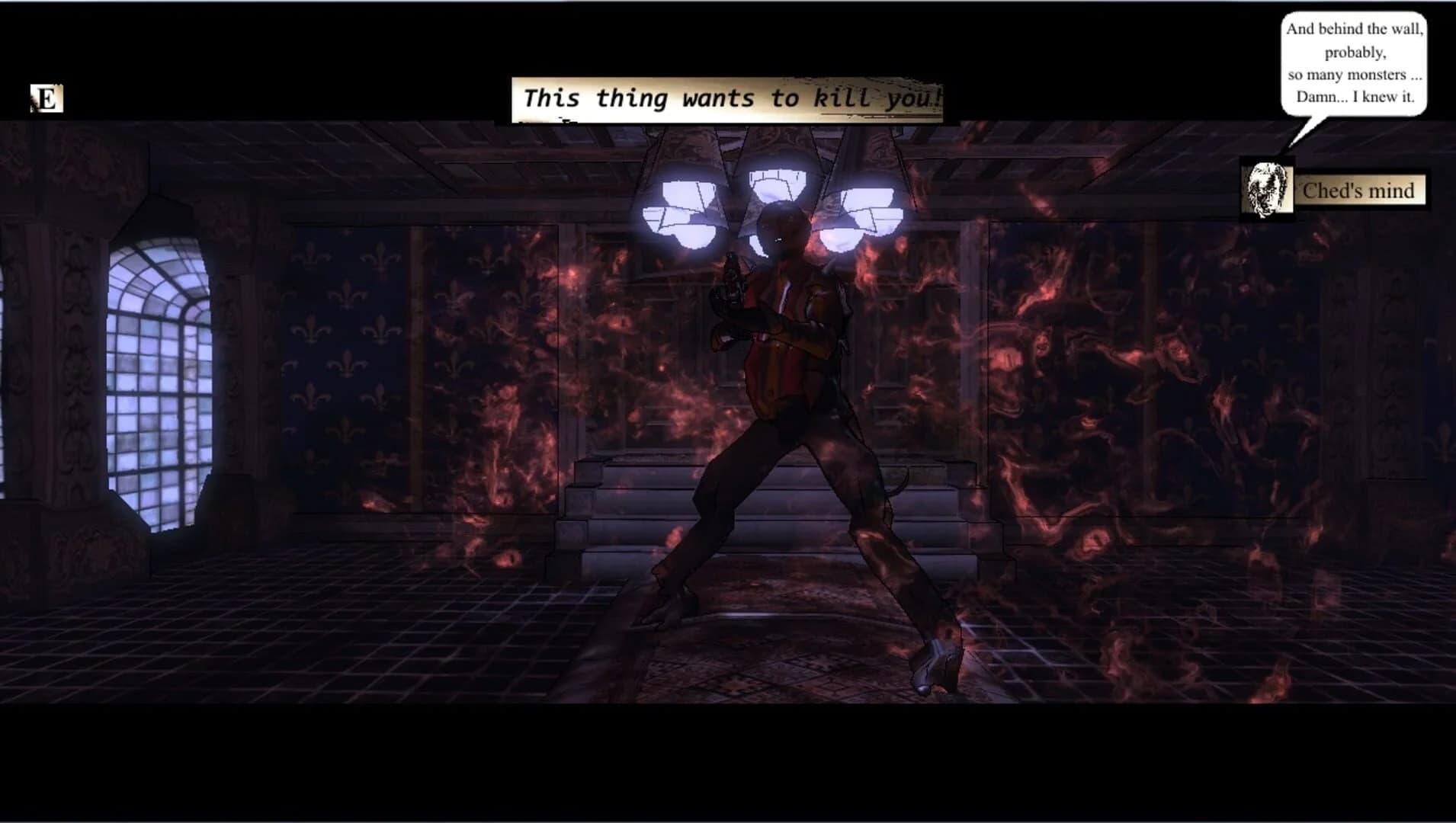Select the Ched's mind portrait icon
The image size is (1456, 823).
(1267, 188)
